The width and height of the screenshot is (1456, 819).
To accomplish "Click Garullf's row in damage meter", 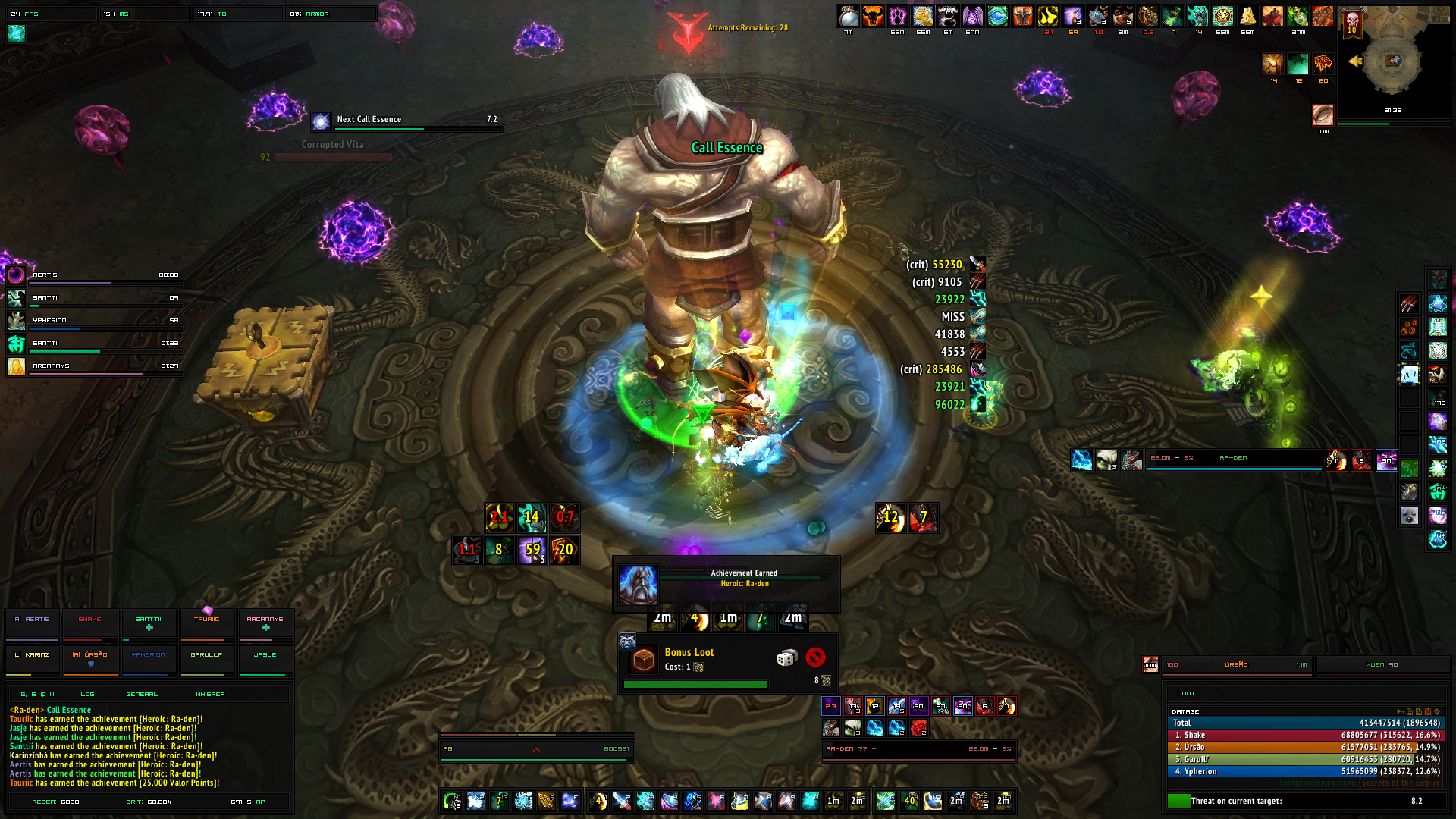I will [1306, 759].
